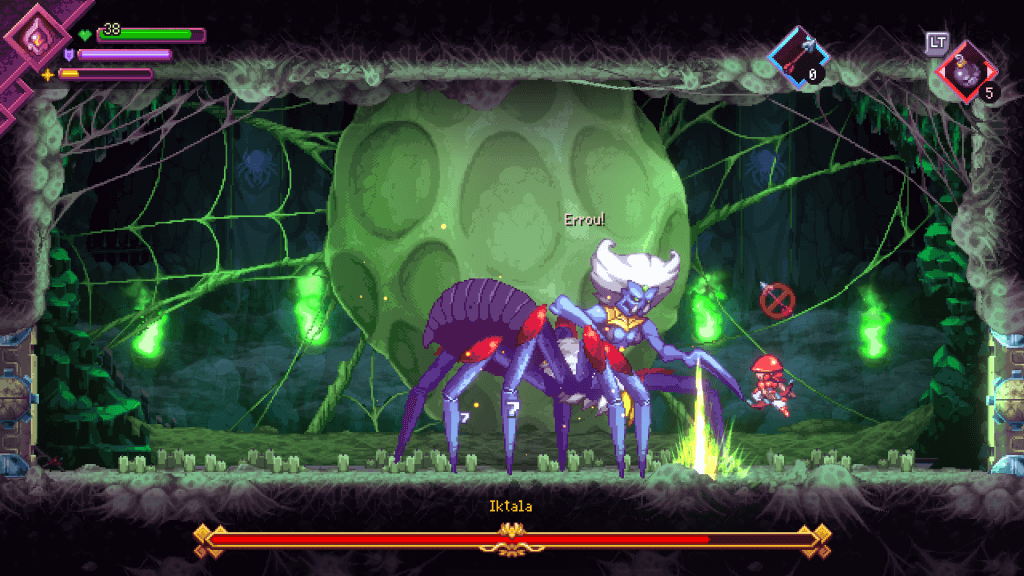Select the bomb item slot
Image resolution: width=1024 pixels, height=576 pixels.
click(965, 71)
